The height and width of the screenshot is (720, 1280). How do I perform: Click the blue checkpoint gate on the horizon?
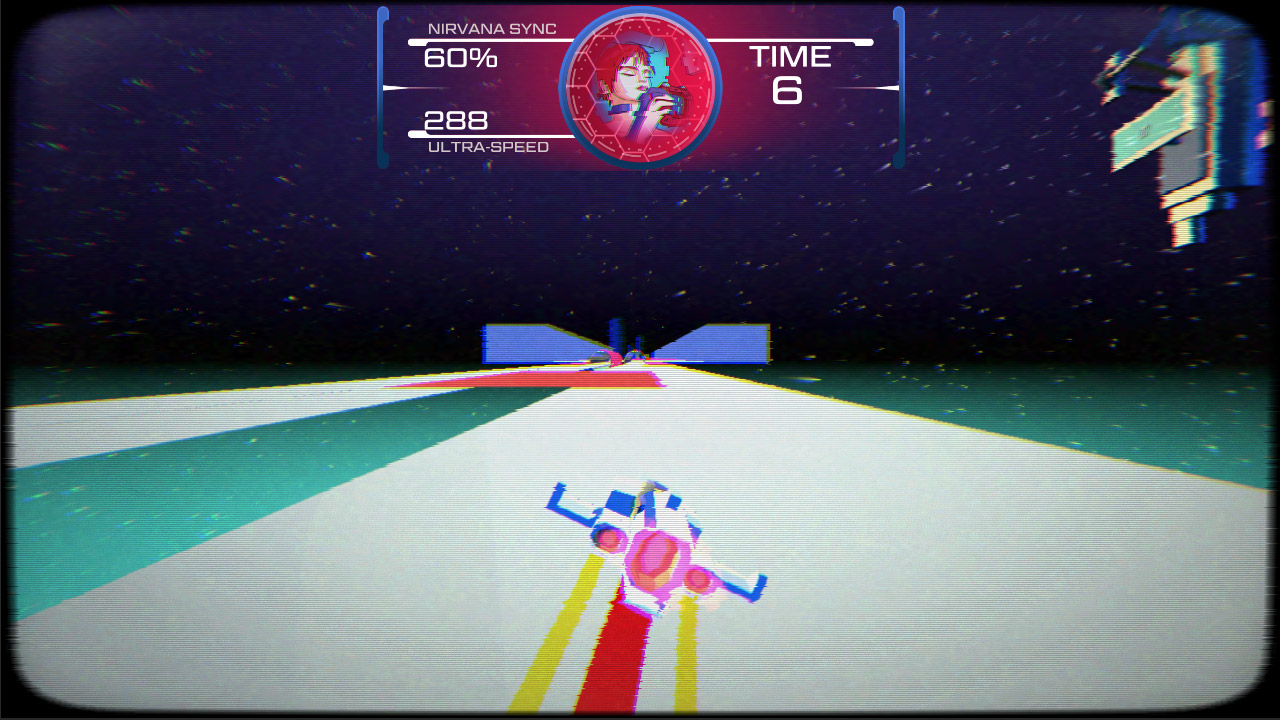coord(627,342)
